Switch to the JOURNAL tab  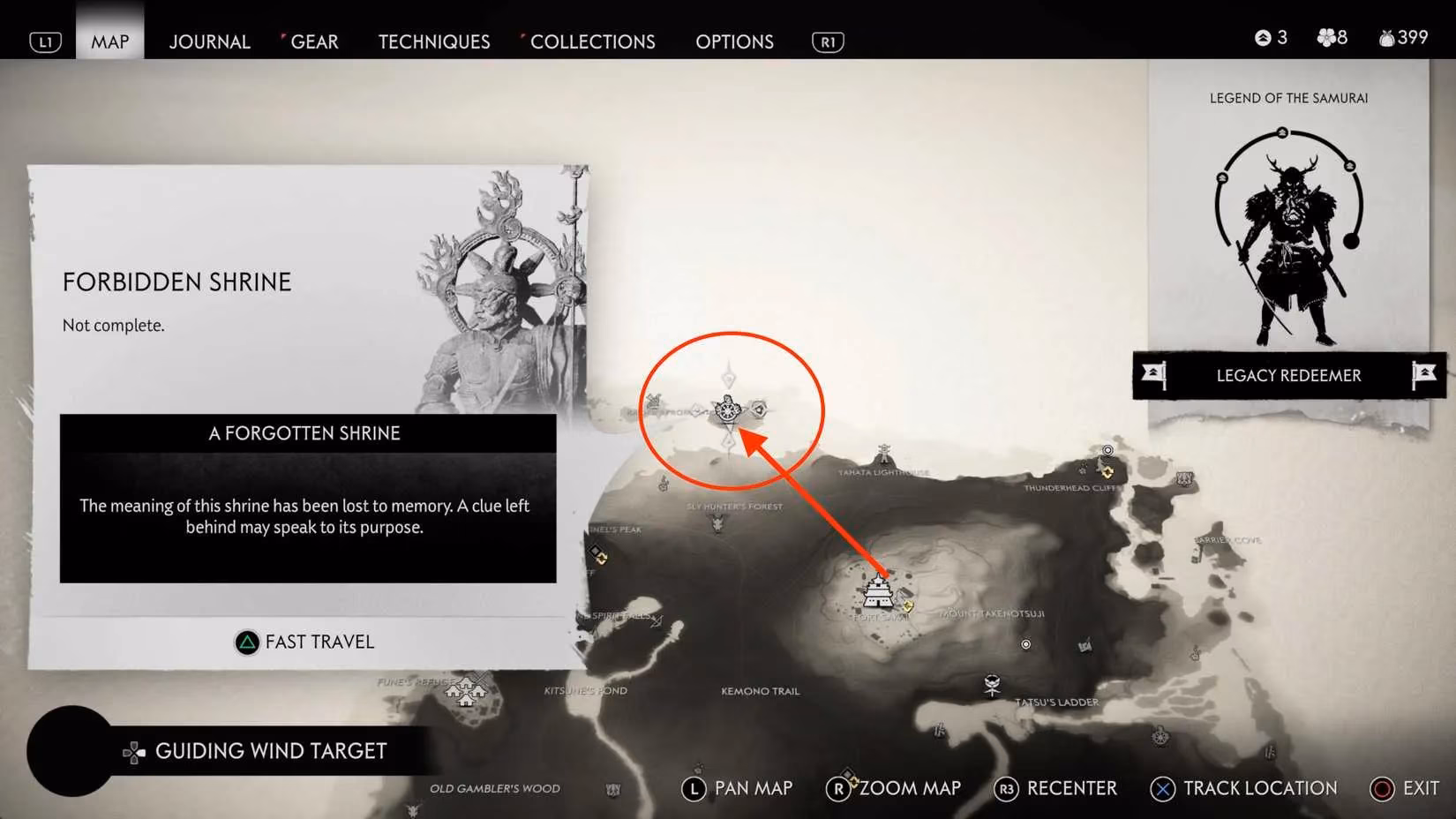point(209,41)
